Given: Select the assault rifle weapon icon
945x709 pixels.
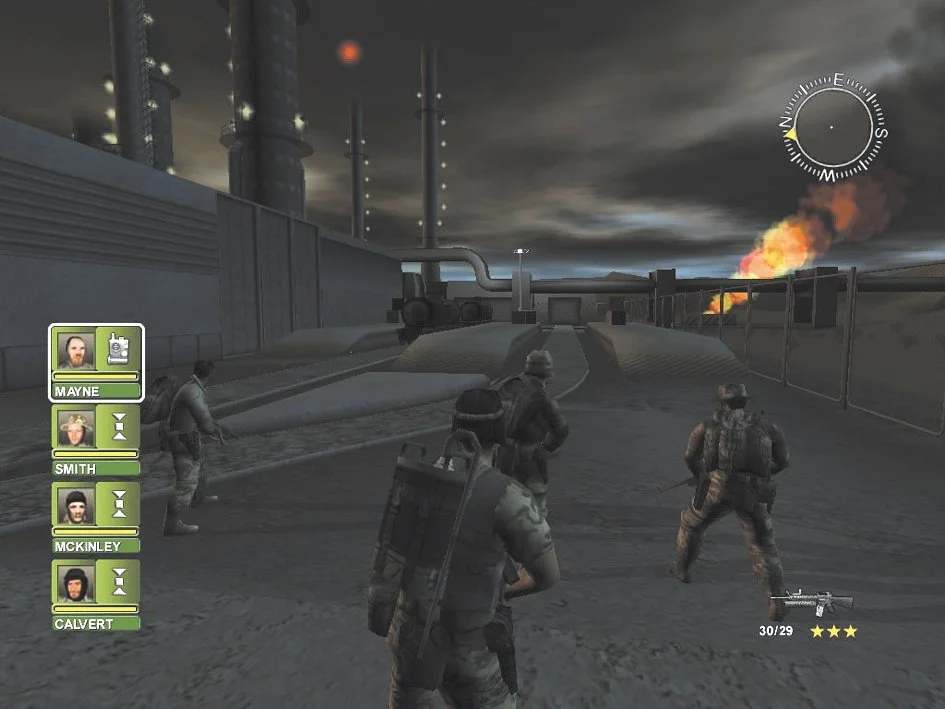Looking at the screenshot, I should 817,602.
